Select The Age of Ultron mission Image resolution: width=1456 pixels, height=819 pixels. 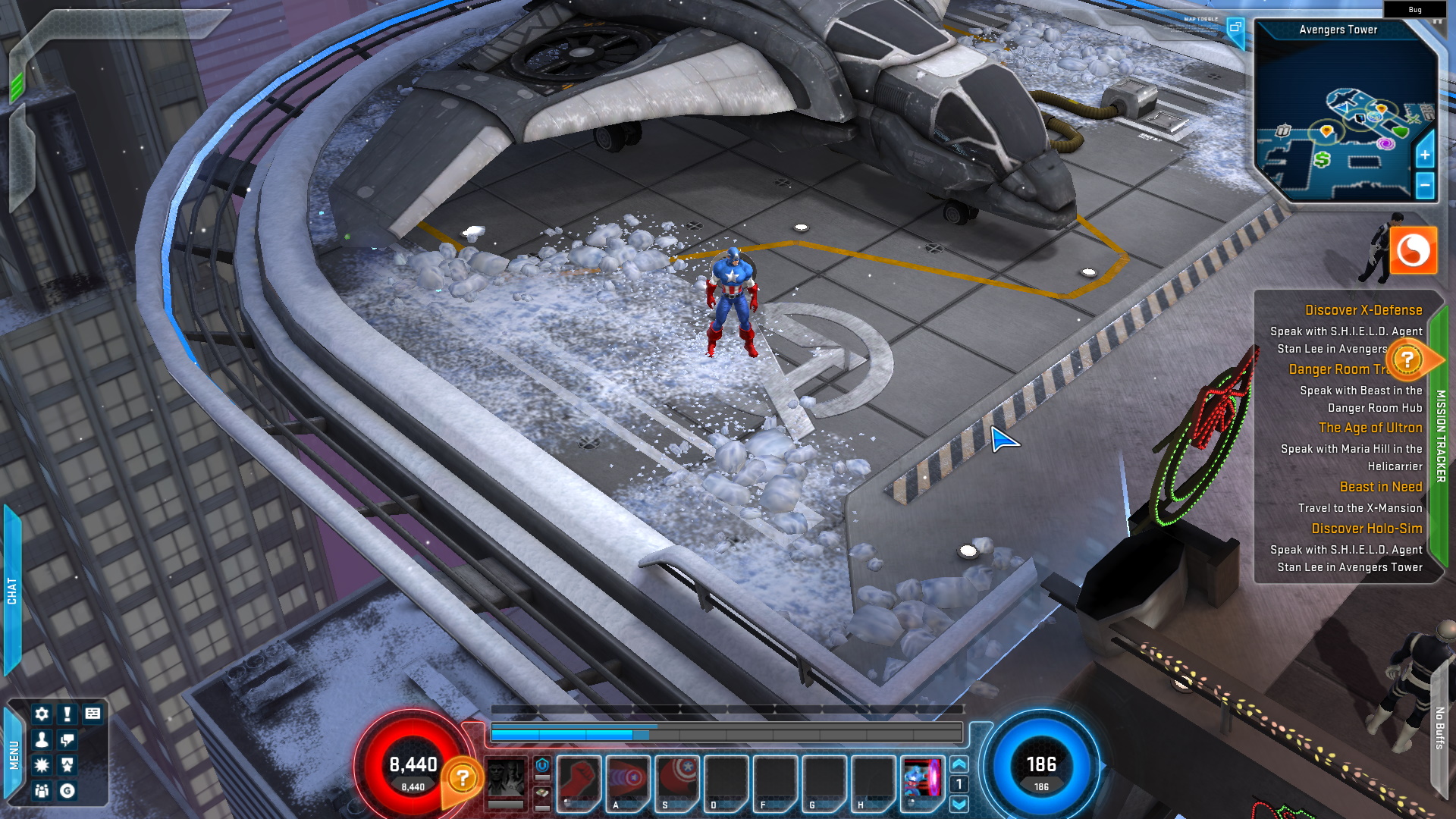pyautogui.click(x=1370, y=428)
